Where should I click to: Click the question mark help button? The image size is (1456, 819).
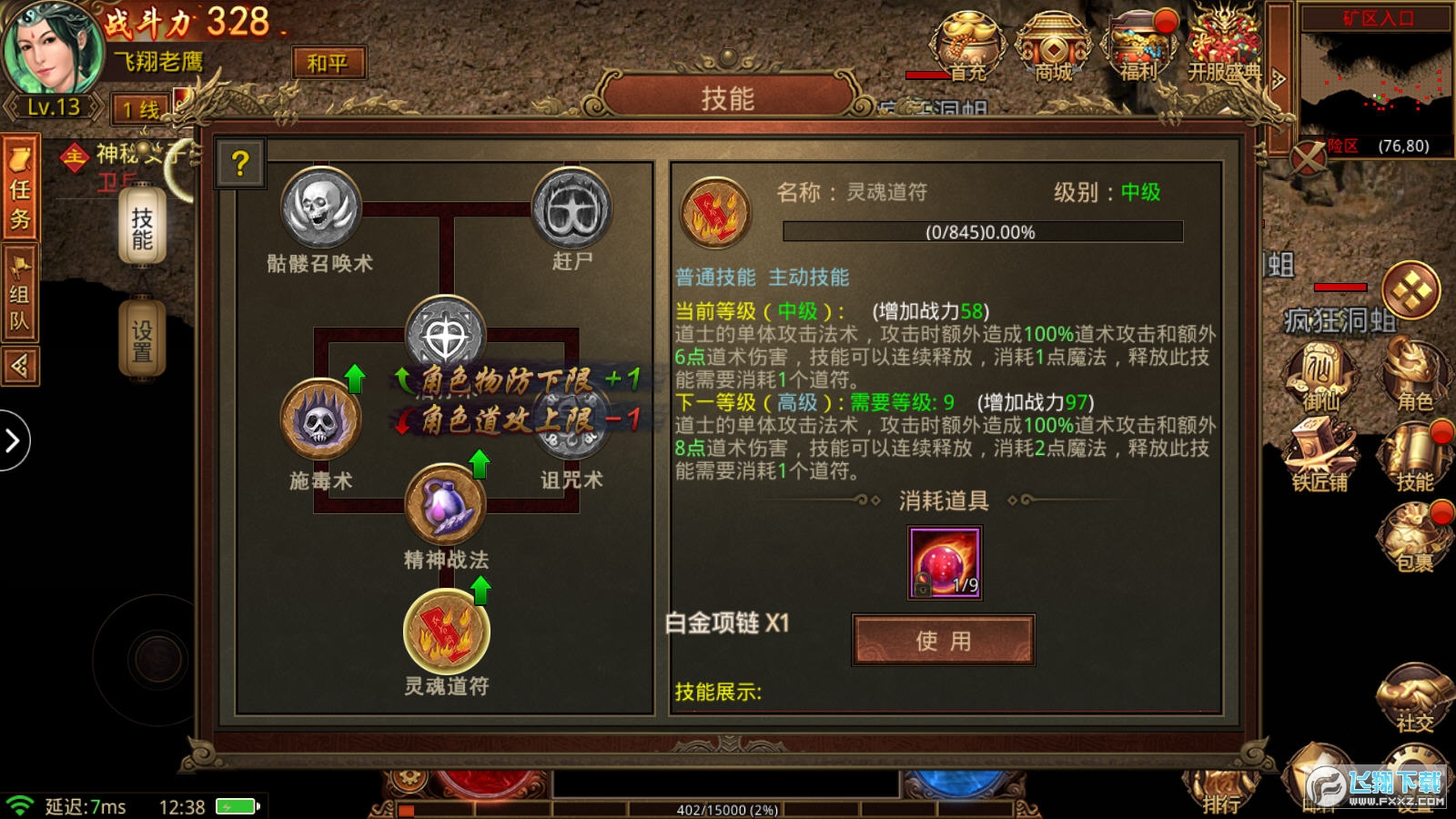[238, 162]
